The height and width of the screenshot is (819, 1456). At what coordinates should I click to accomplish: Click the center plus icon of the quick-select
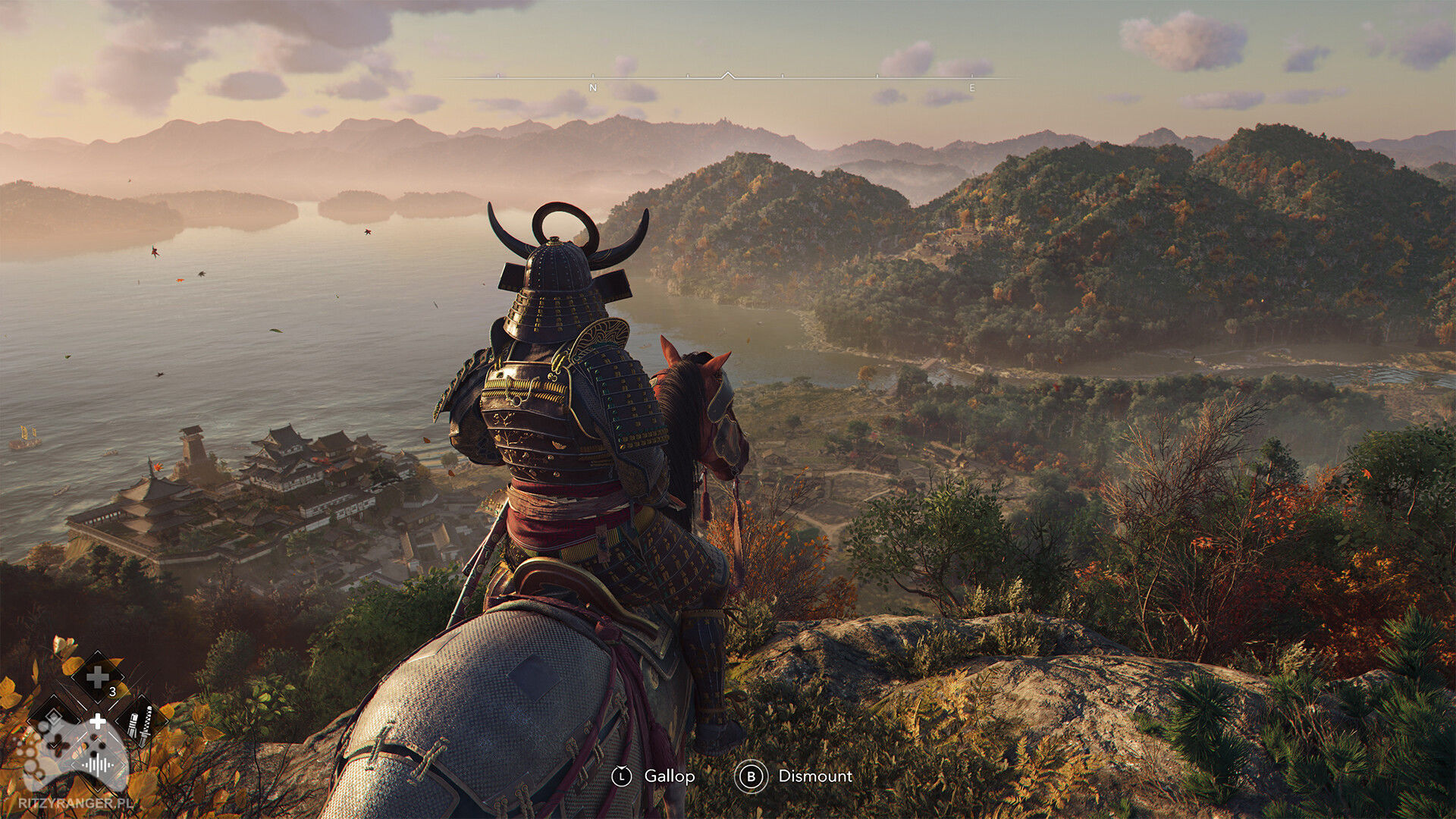[x=97, y=722]
